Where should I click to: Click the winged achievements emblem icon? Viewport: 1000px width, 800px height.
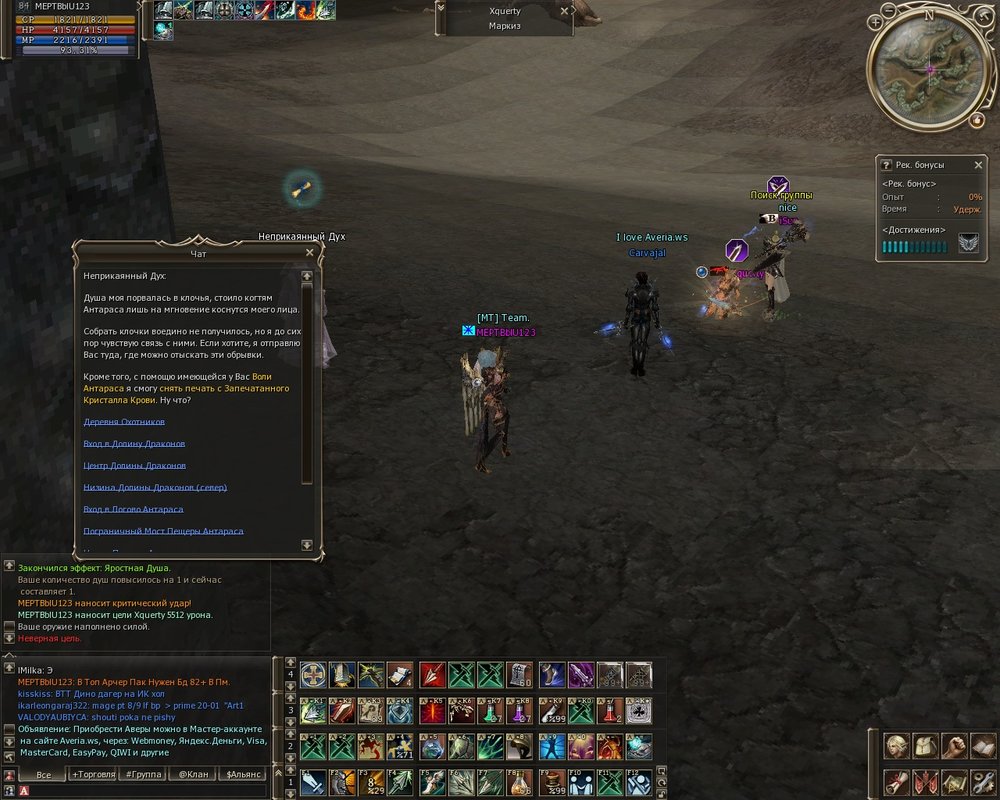point(967,244)
